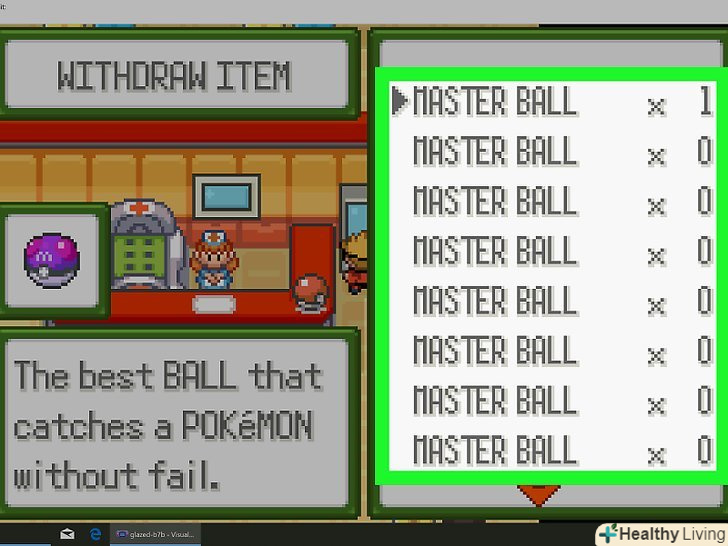The height and width of the screenshot is (546, 728).
Task: Select the Master Ball row with quantity 1
Action: click(550, 102)
